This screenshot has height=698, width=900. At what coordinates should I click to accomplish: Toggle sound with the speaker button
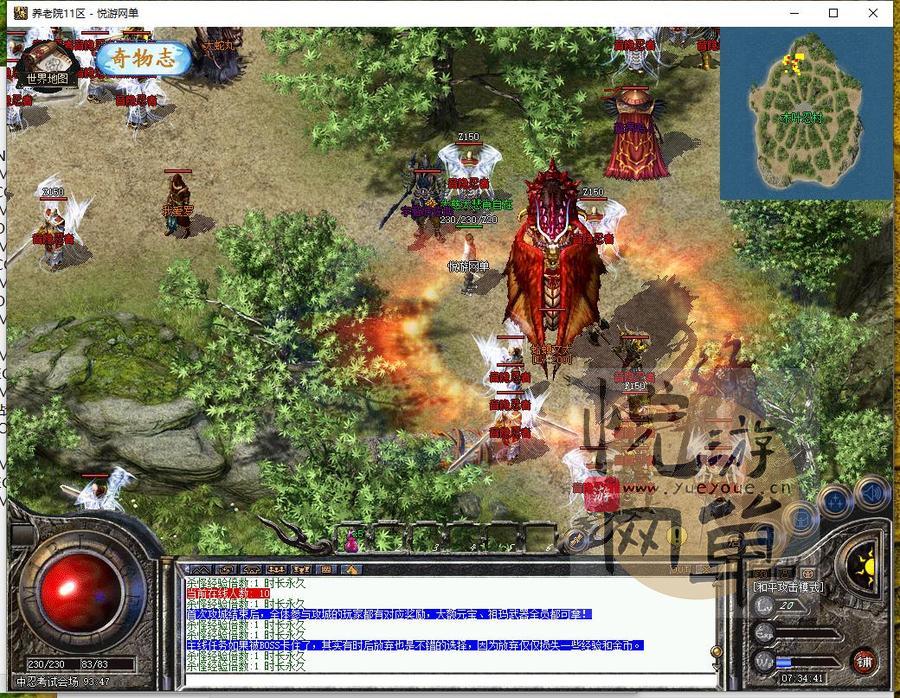click(872, 494)
